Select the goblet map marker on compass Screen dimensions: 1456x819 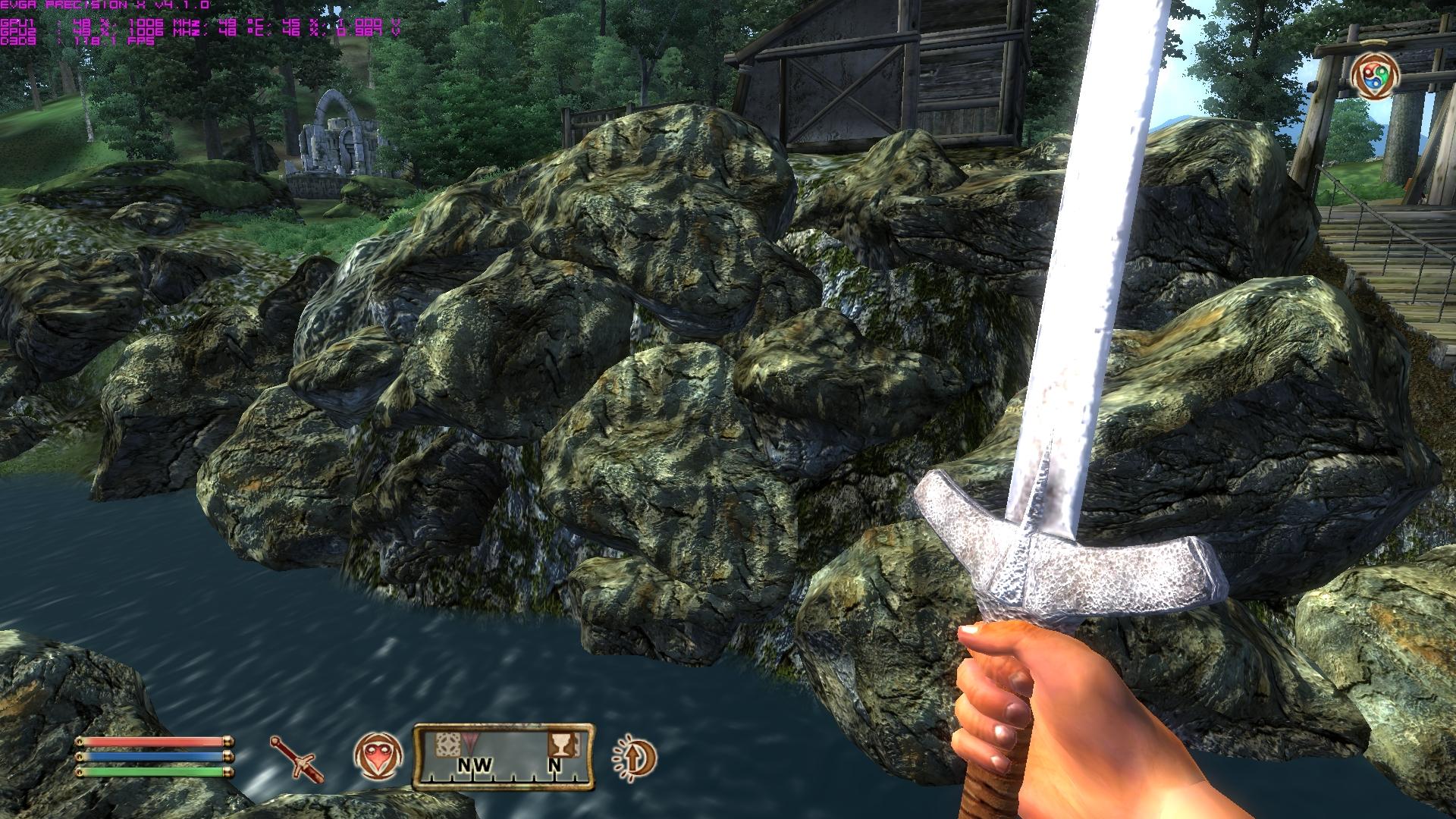click(x=561, y=744)
